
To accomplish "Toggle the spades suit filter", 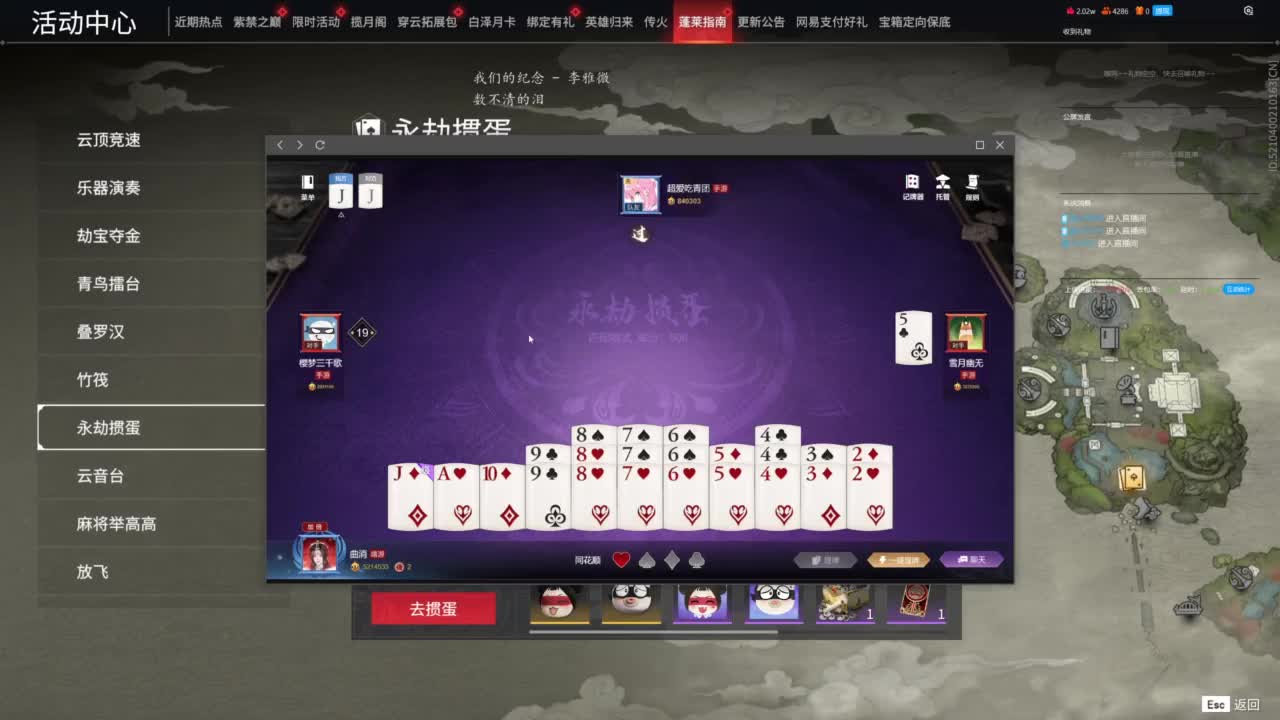I will pos(645,559).
